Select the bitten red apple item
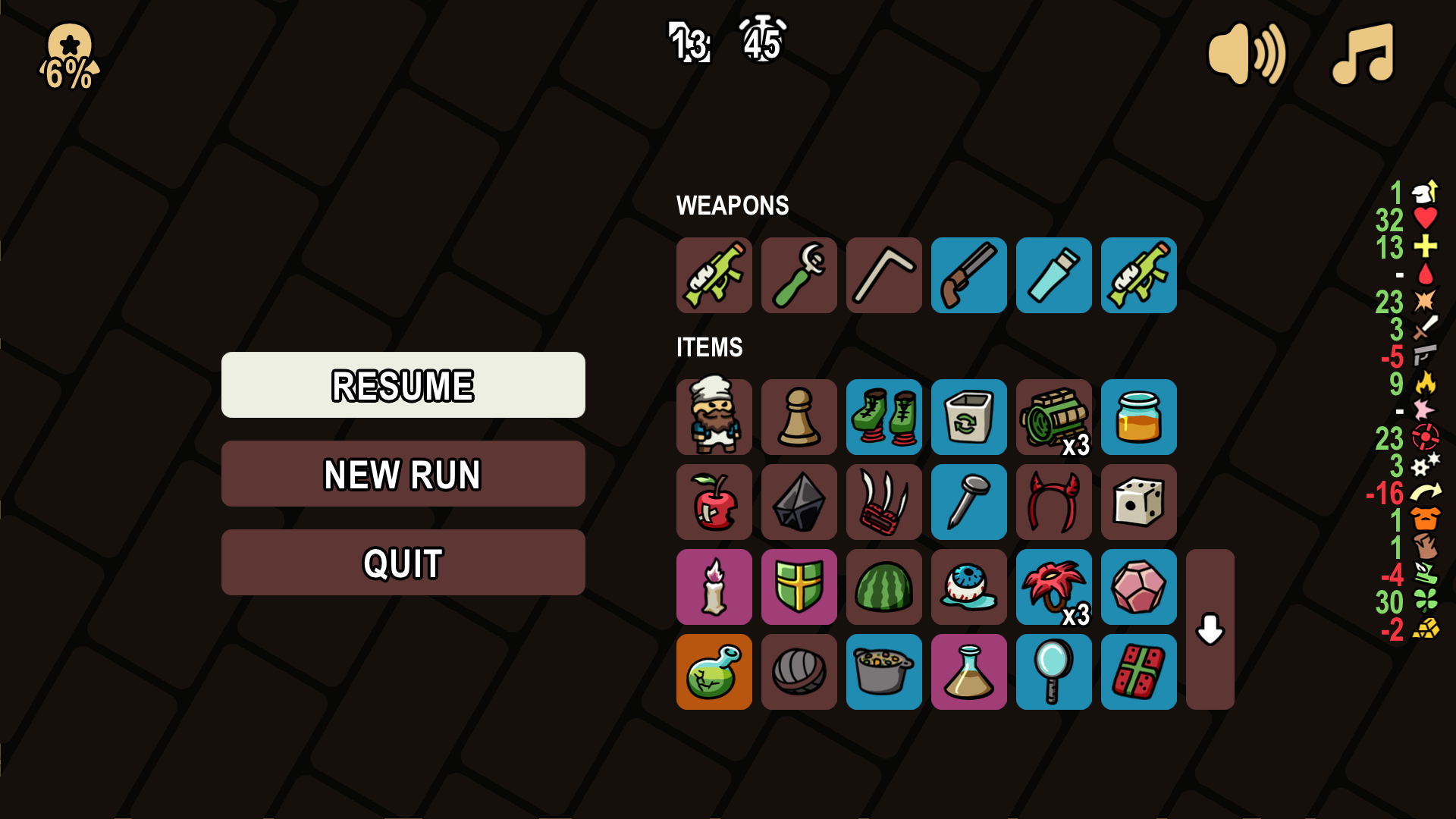 [714, 502]
